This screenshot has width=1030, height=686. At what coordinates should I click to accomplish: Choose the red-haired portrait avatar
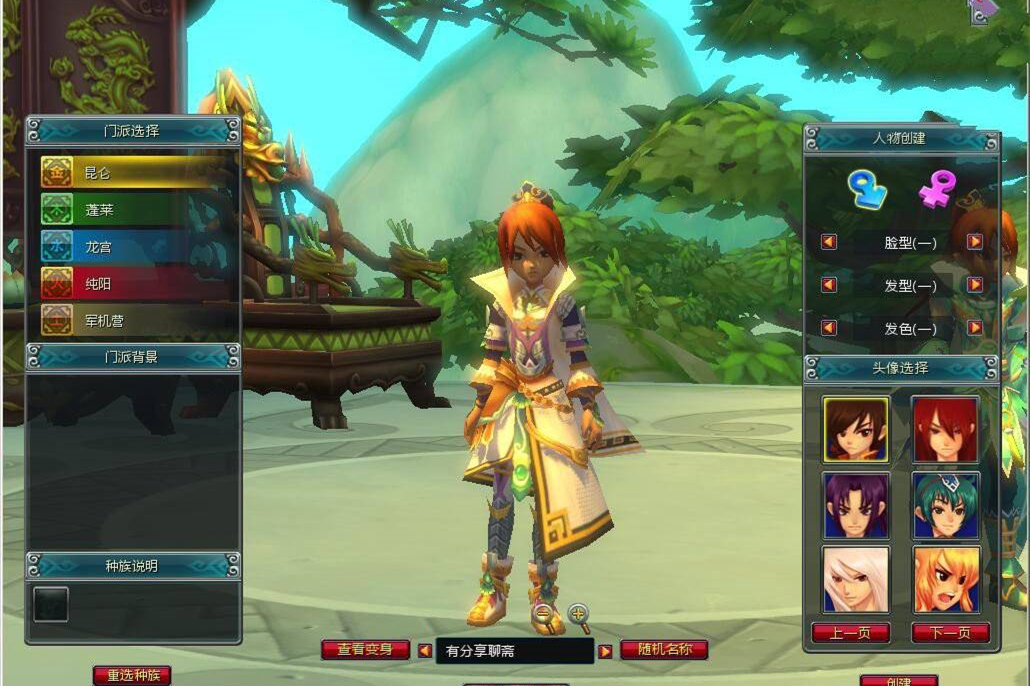coord(945,429)
